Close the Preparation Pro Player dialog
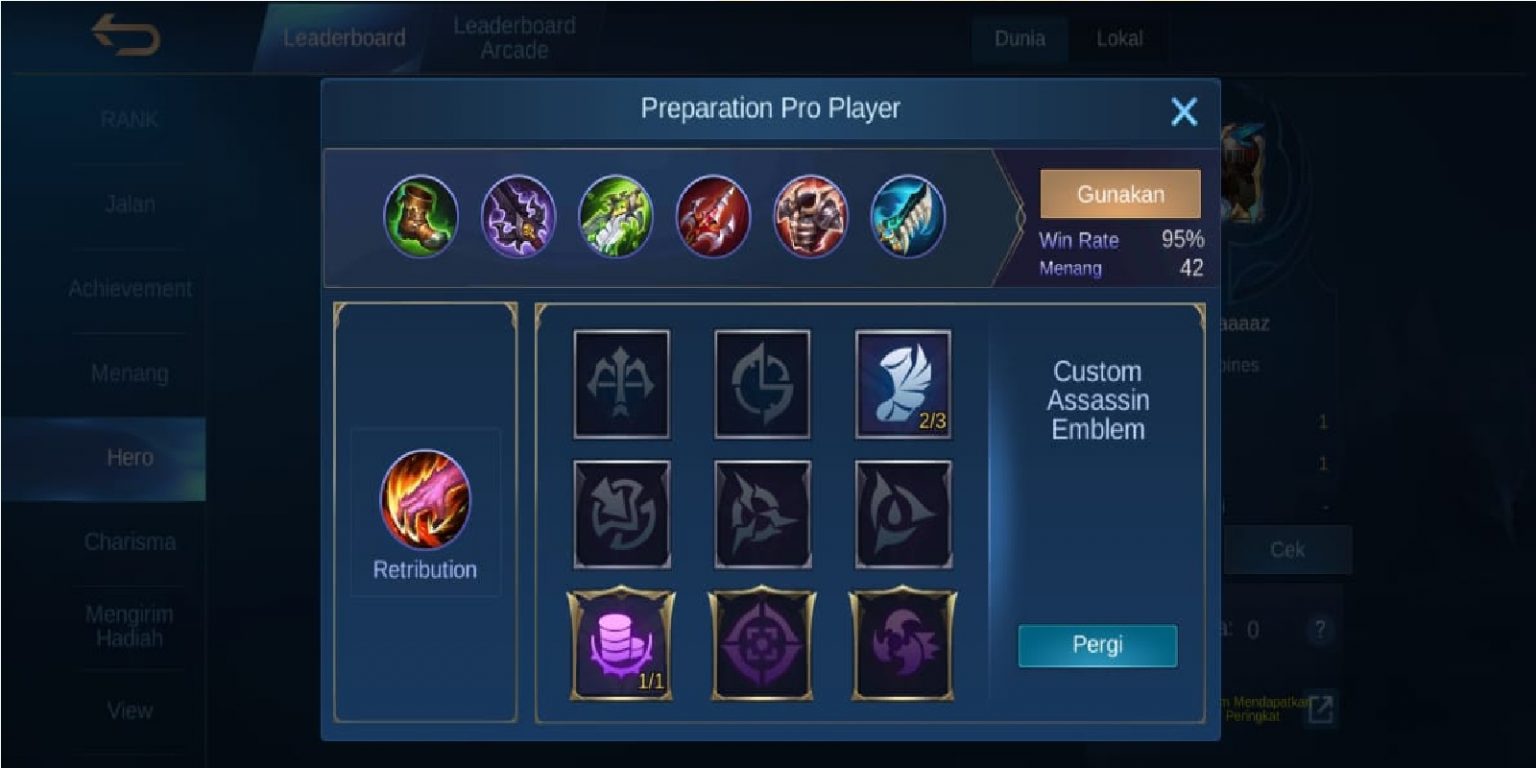The image size is (1536, 768). pos(1185,112)
